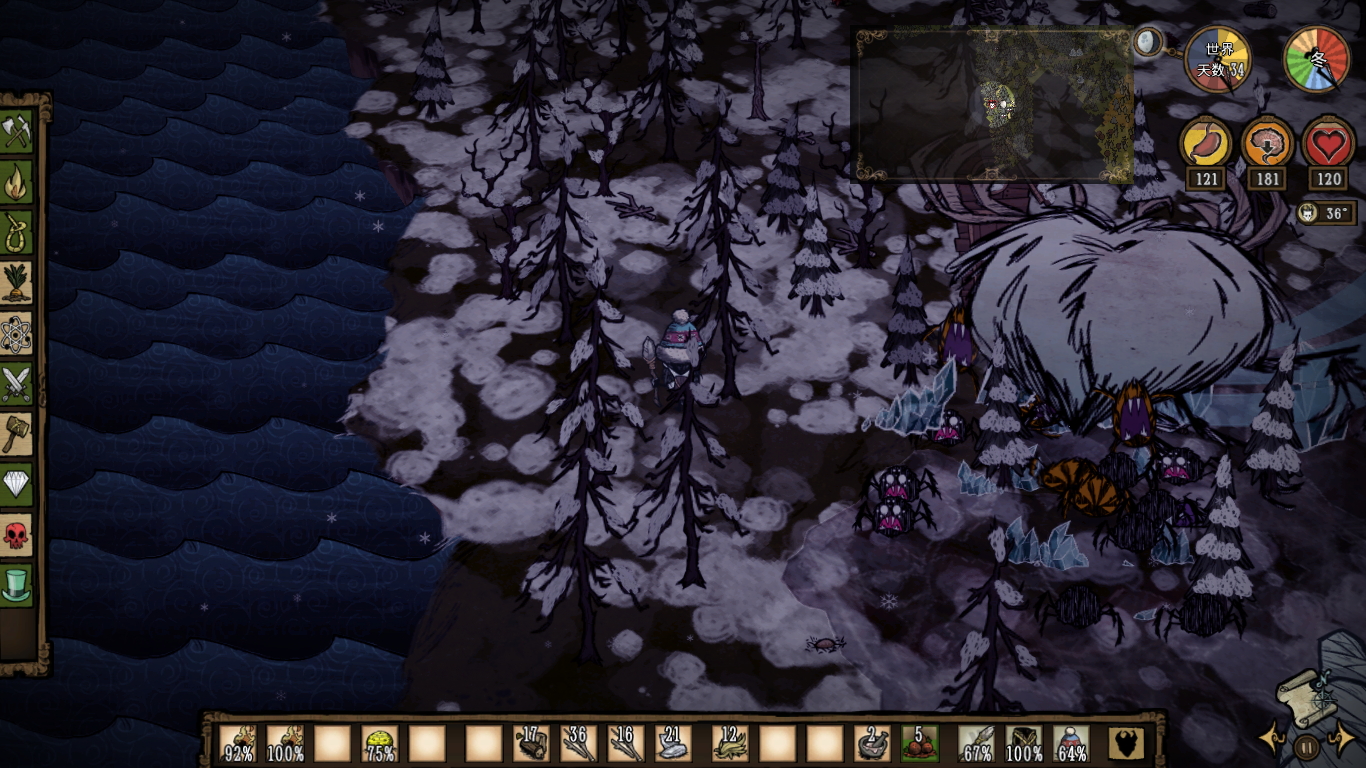Image resolution: width=1366 pixels, height=768 pixels.
Task: Open the Tools crafting tab
Action: [x=17, y=131]
